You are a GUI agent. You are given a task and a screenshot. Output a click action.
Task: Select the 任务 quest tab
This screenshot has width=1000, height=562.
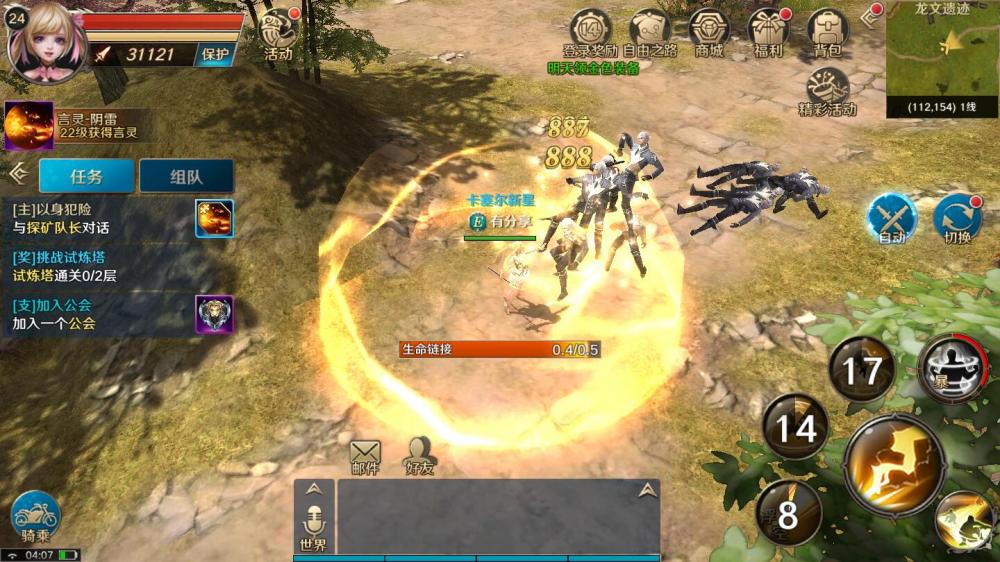click(x=86, y=176)
